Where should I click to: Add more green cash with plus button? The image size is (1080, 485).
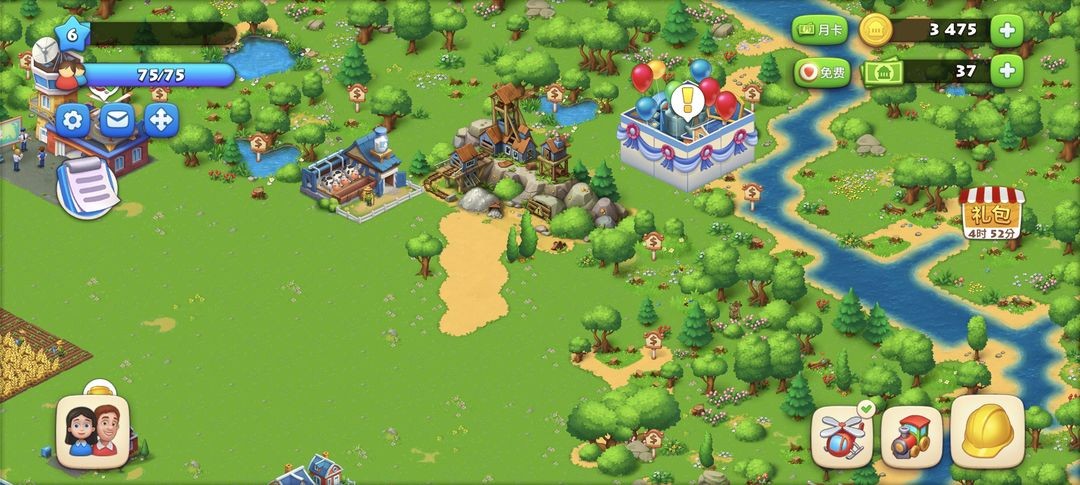1006,71
